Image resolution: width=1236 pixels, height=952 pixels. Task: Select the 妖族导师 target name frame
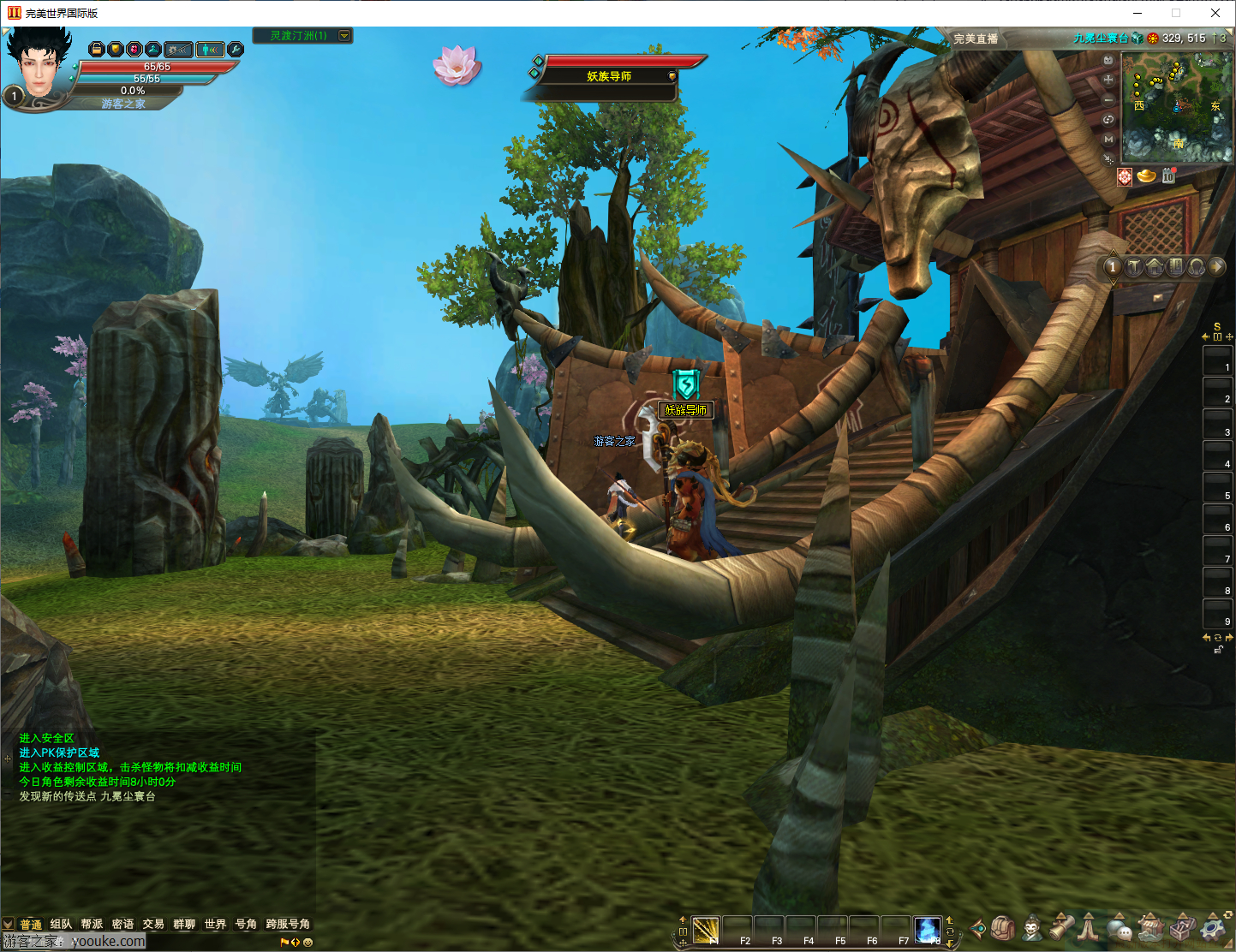[609, 76]
